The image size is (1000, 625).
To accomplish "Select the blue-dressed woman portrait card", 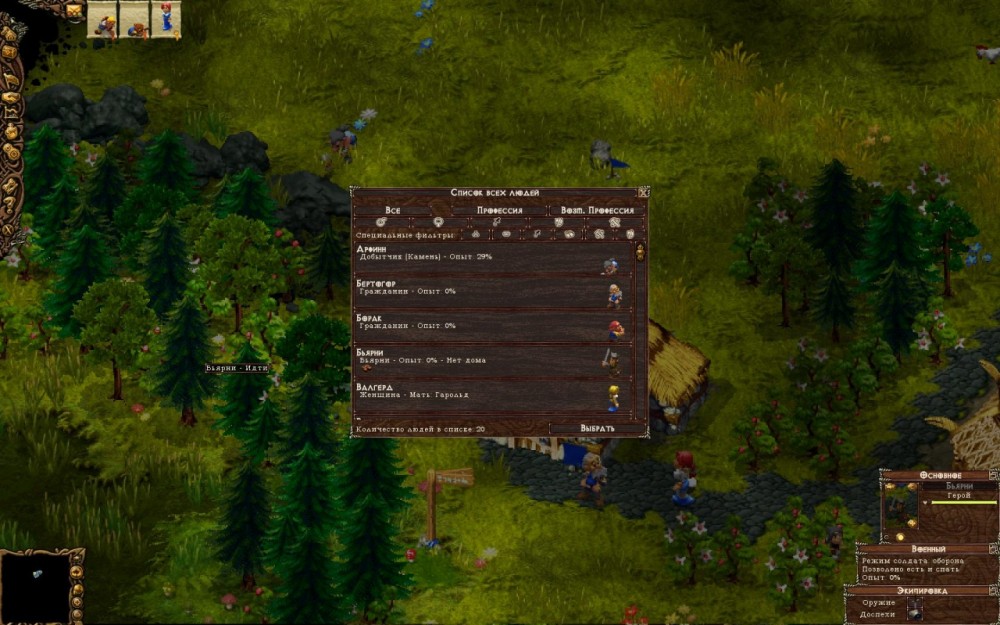I will [x=166, y=19].
